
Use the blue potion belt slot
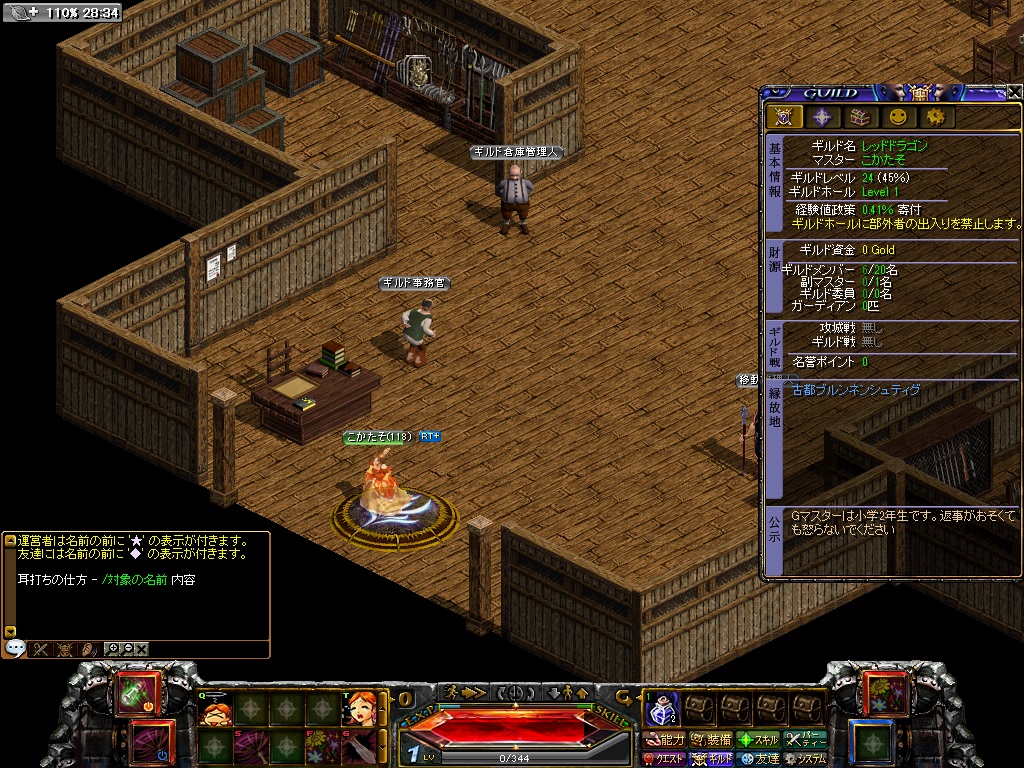coord(662,710)
